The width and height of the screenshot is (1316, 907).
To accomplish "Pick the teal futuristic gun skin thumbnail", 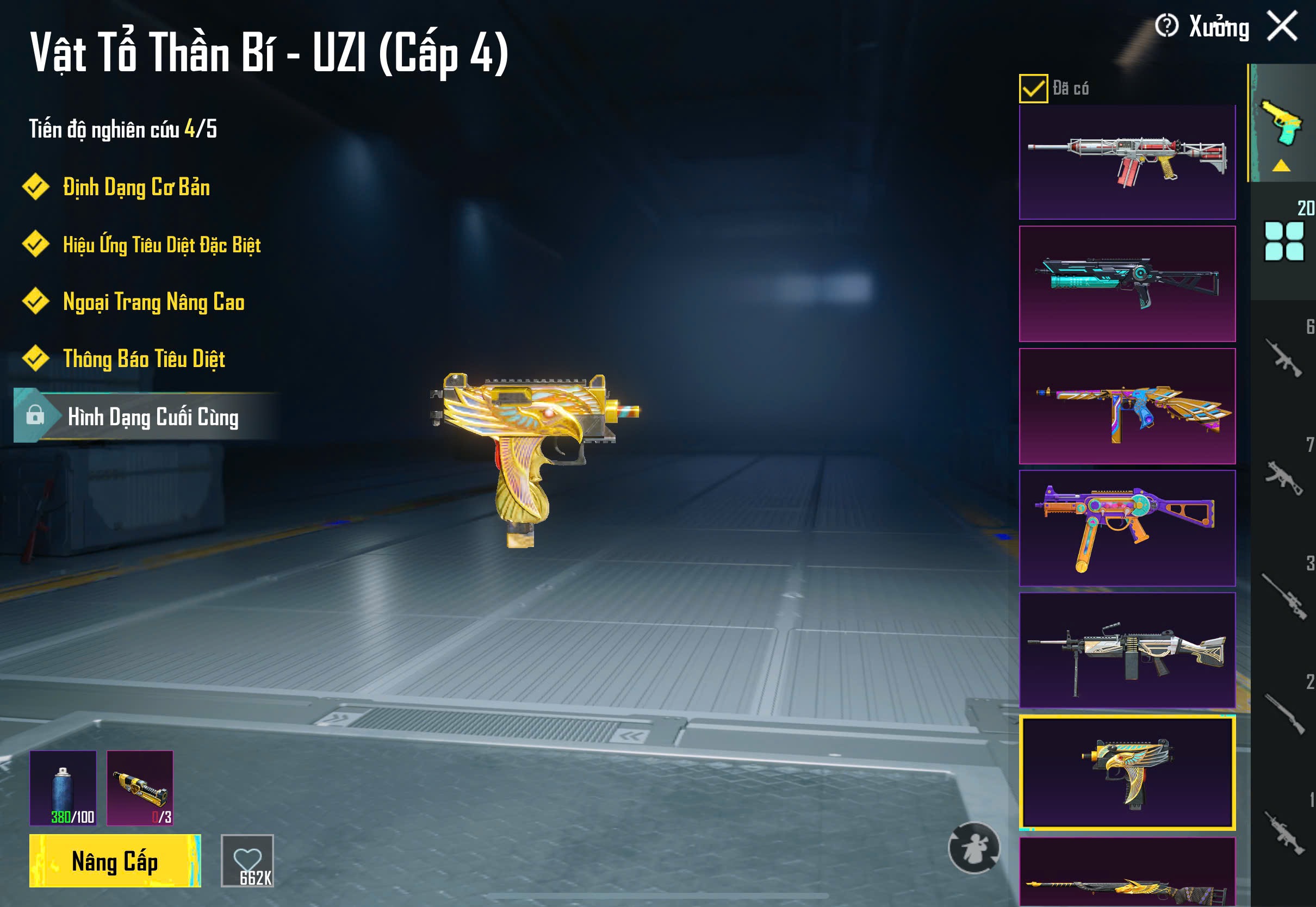I will click(x=1127, y=284).
